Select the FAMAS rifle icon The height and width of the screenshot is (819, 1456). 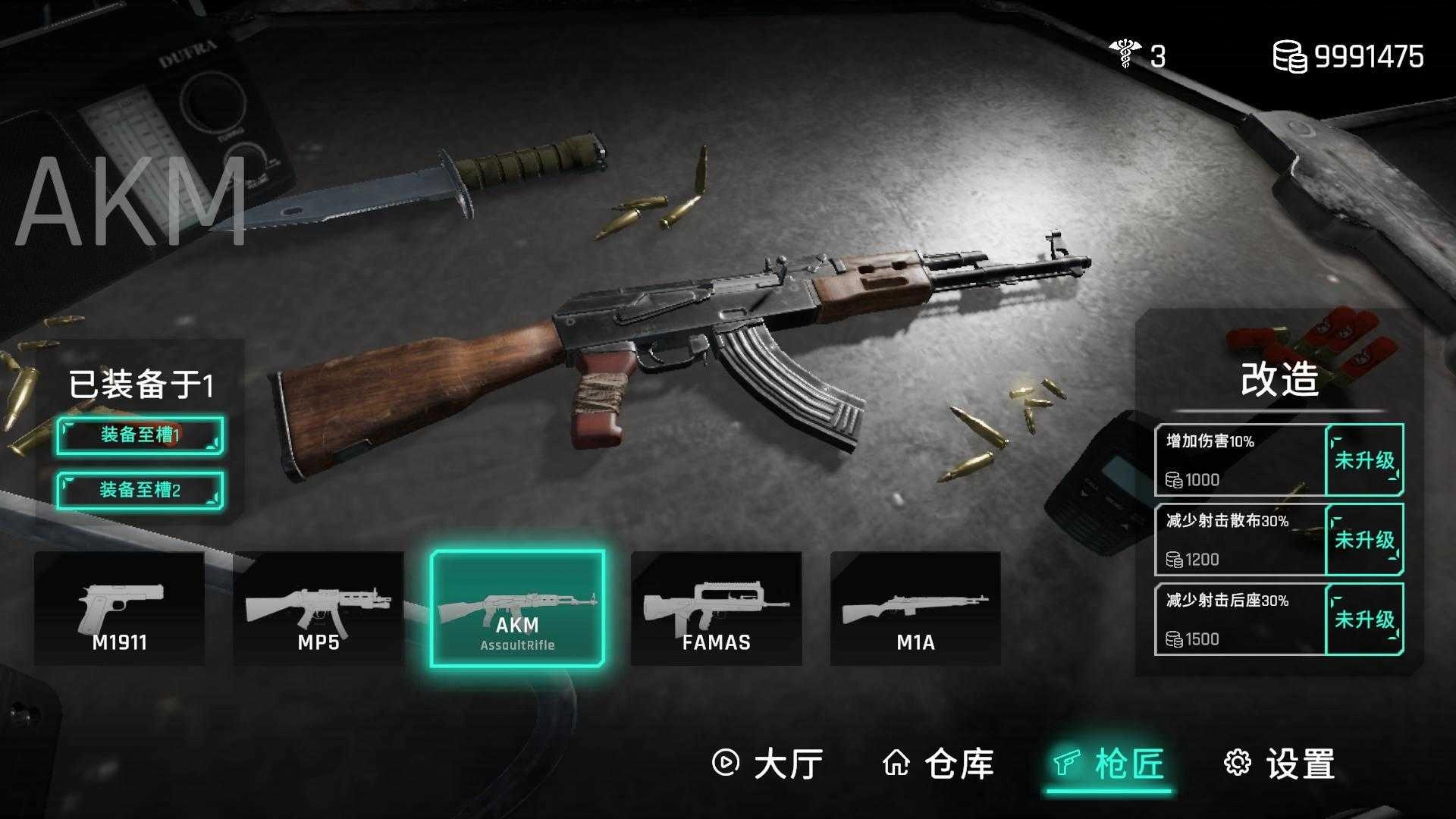717,607
